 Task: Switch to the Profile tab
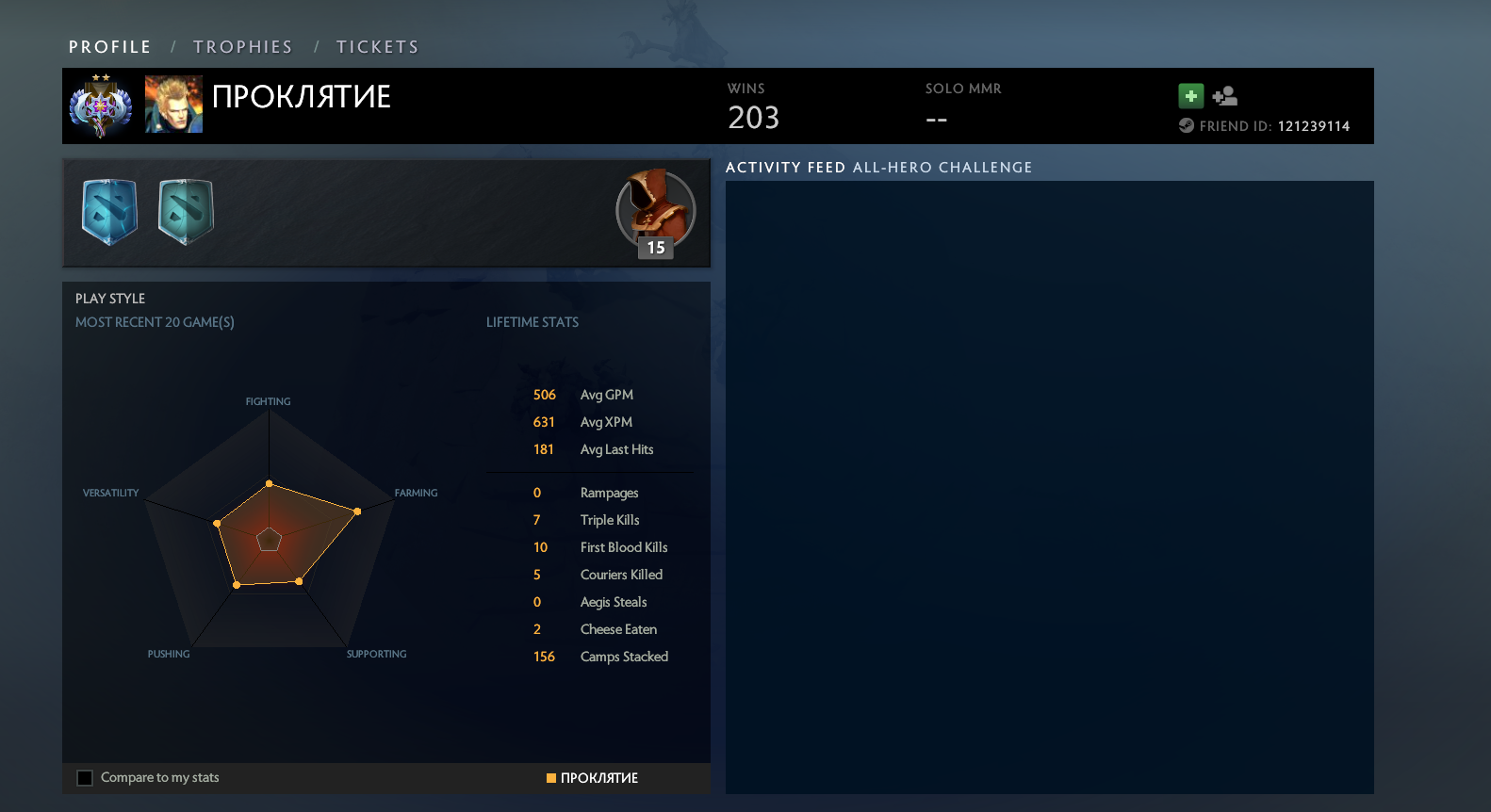click(x=109, y=47)
